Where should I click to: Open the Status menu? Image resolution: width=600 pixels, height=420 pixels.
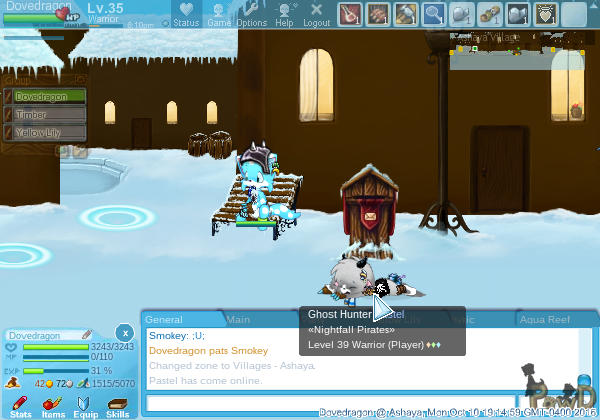tap(186, 14)
